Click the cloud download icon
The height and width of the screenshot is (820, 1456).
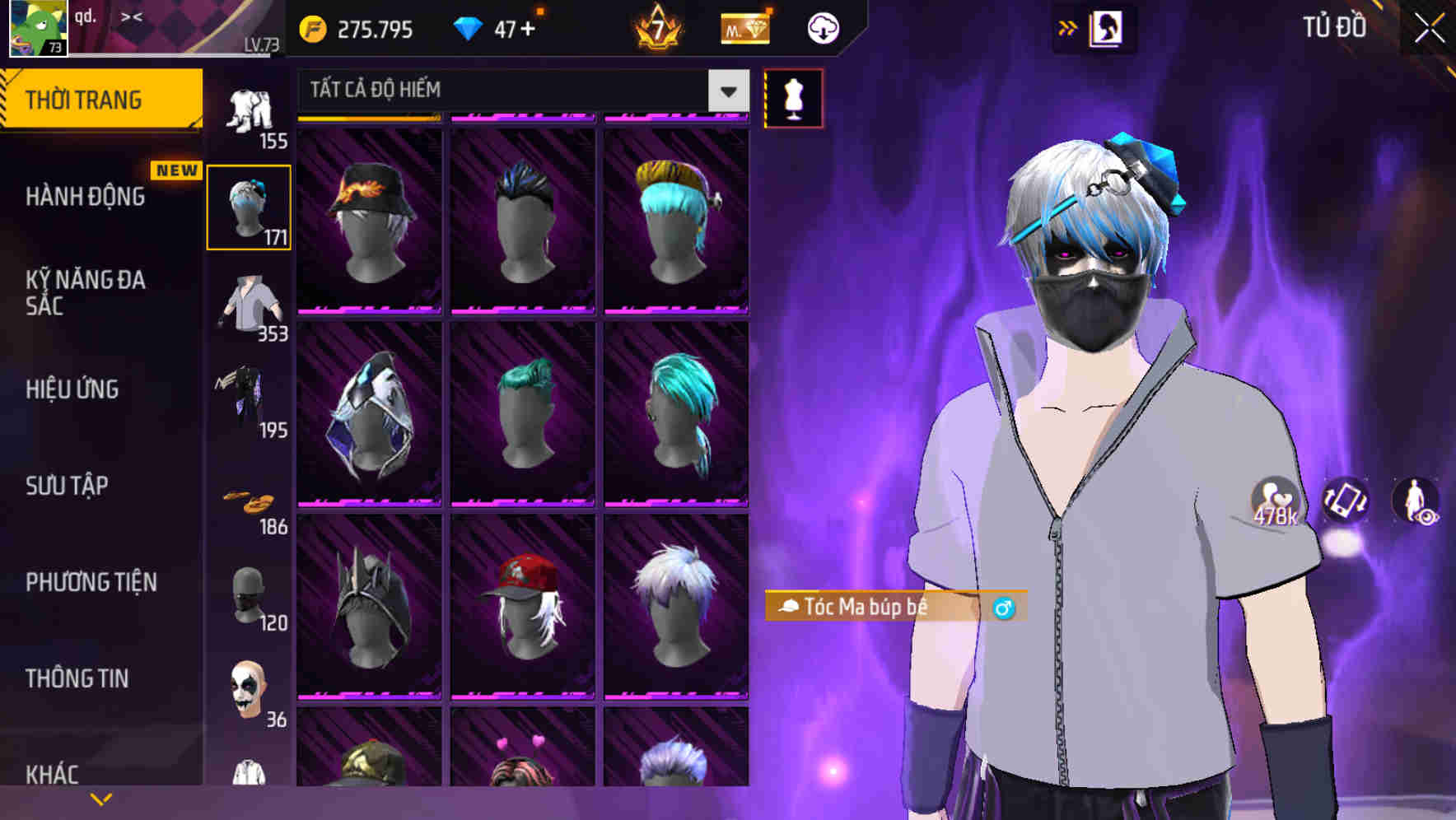(x=821, y=27)
